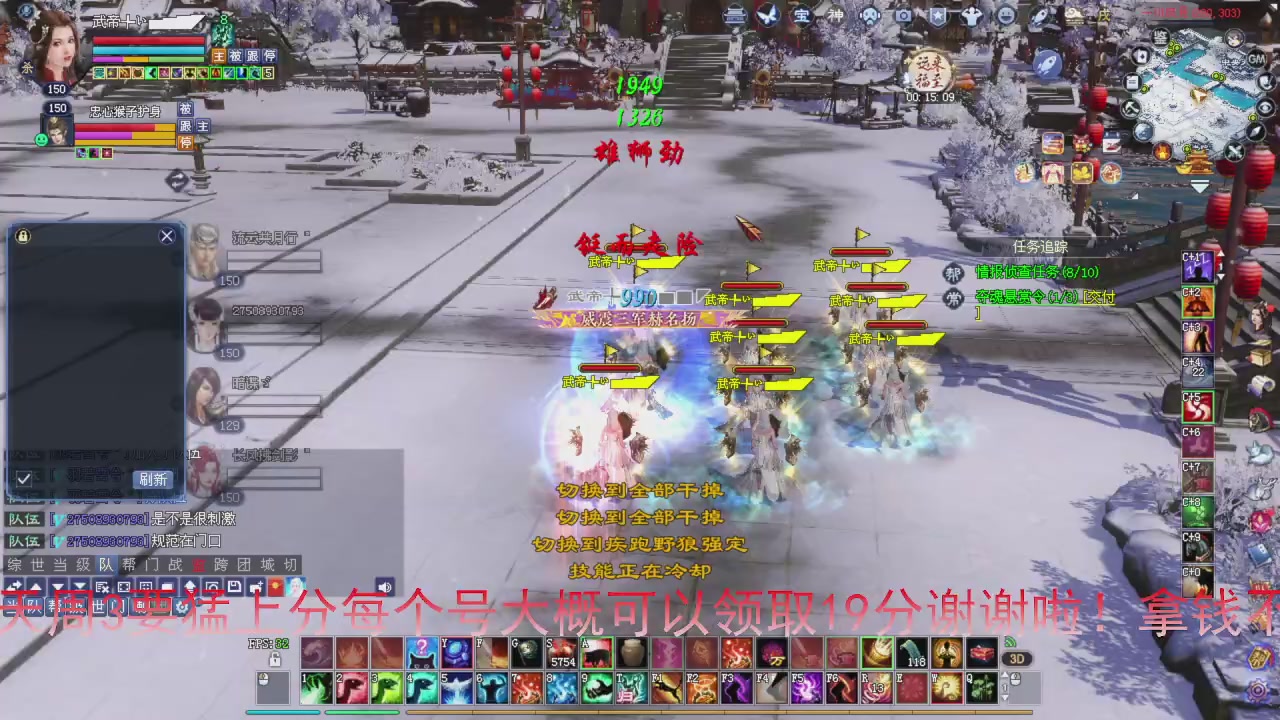Click your character portrait at top left
Viewport: 1280px width, 720px height.
tap(55, 45)
